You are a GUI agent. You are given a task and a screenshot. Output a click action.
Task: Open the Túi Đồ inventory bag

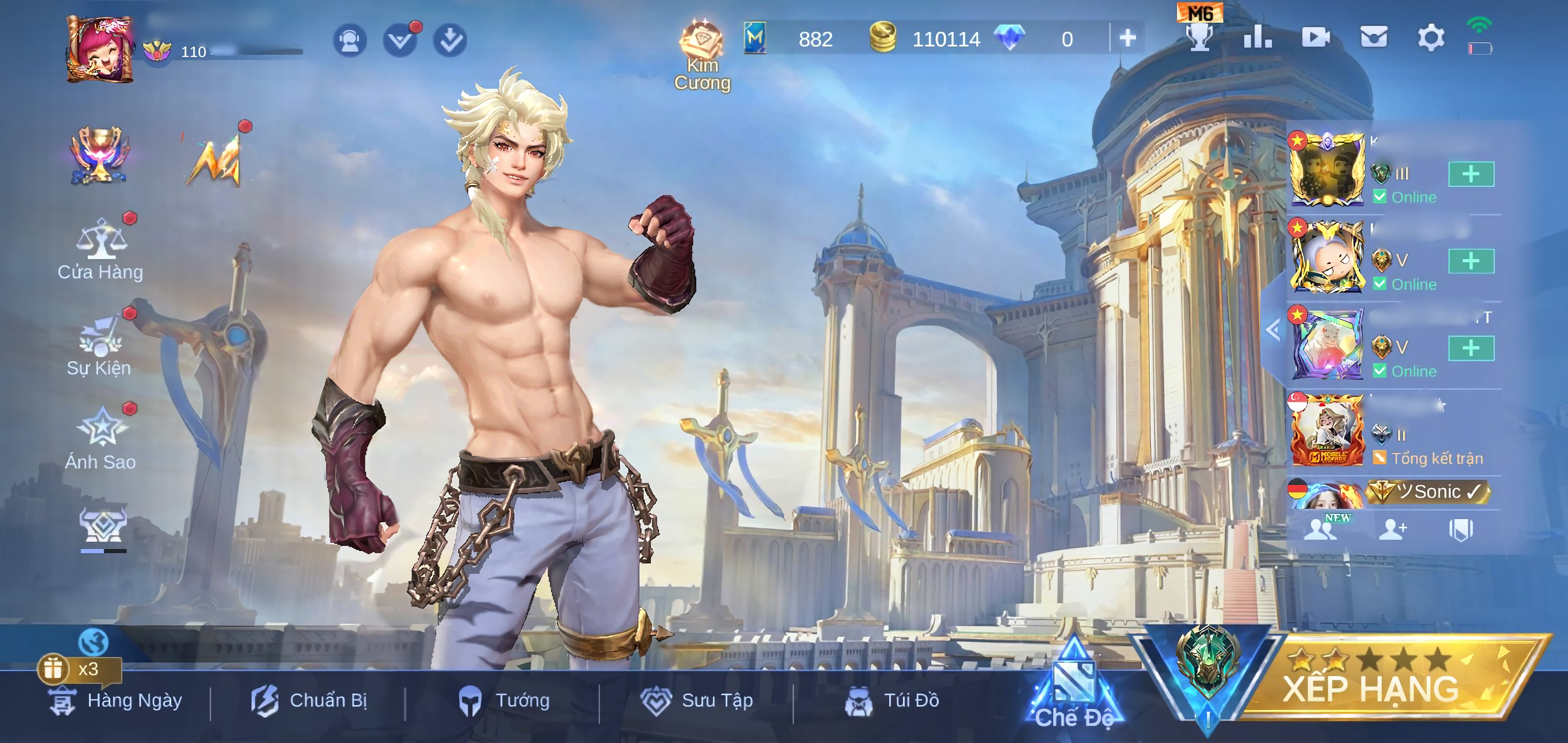tap(892, 701)
